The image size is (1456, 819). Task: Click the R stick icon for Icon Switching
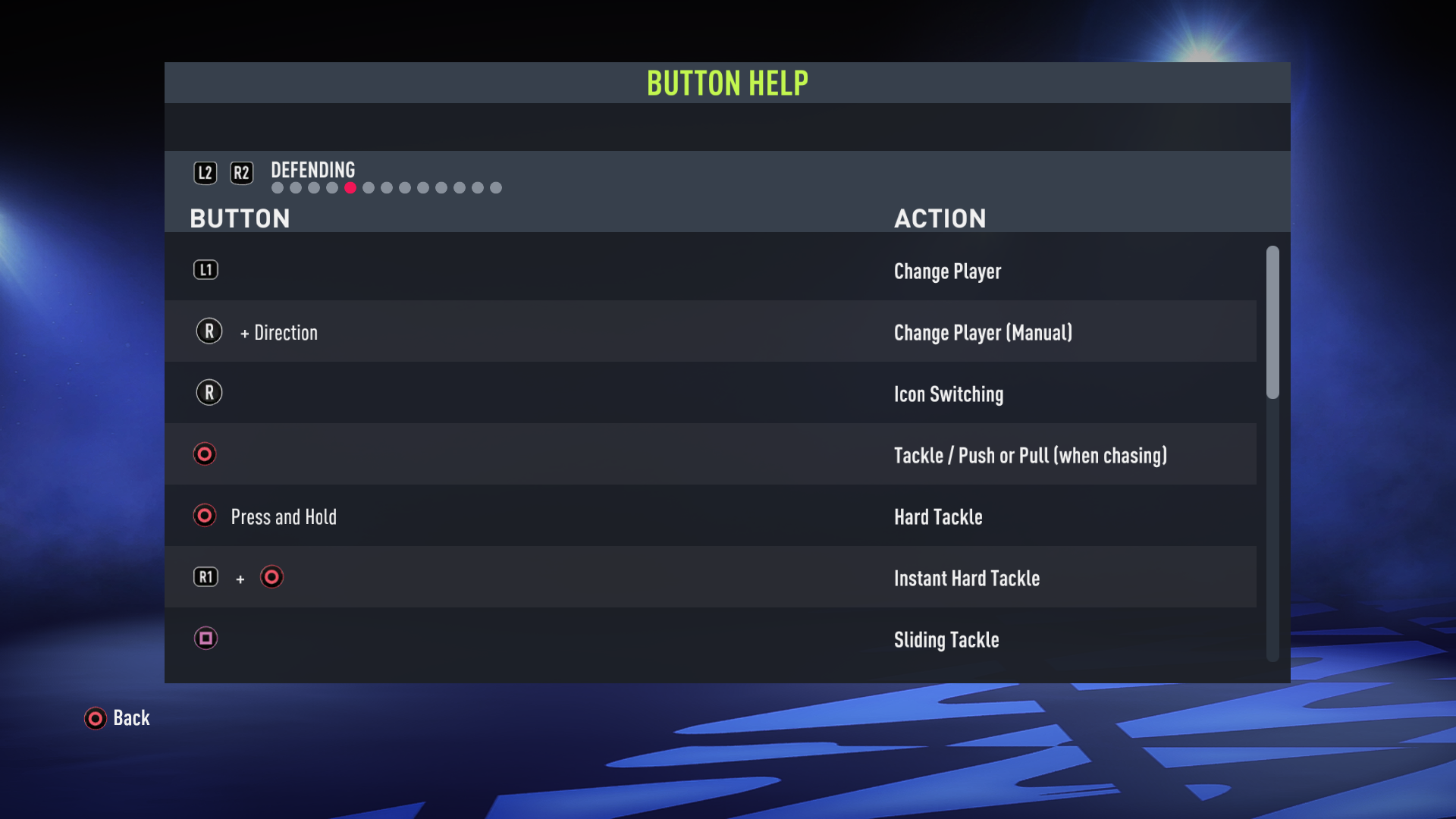click(x=209, y=392)
